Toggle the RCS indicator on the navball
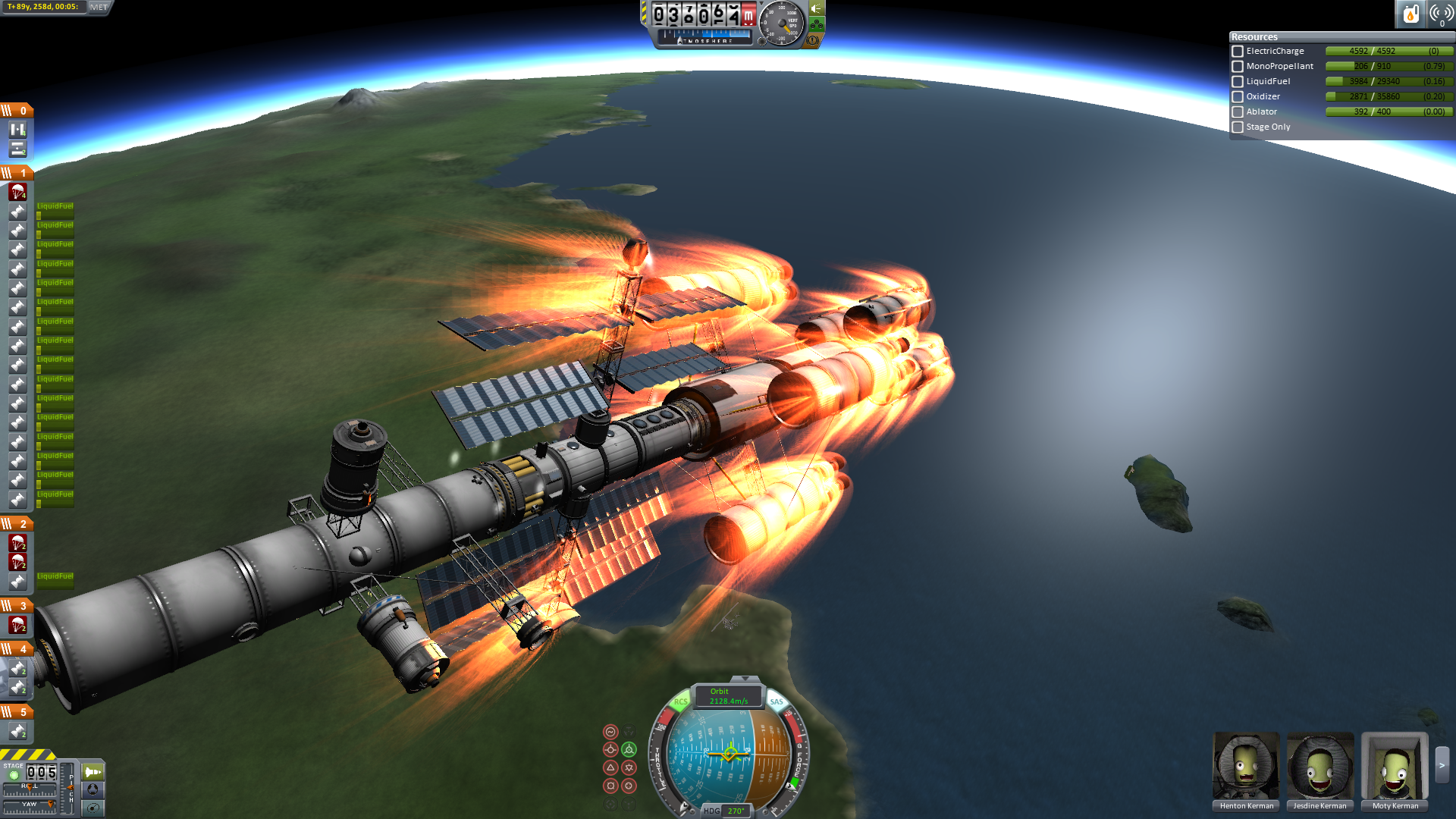 [x=680, y=701]
